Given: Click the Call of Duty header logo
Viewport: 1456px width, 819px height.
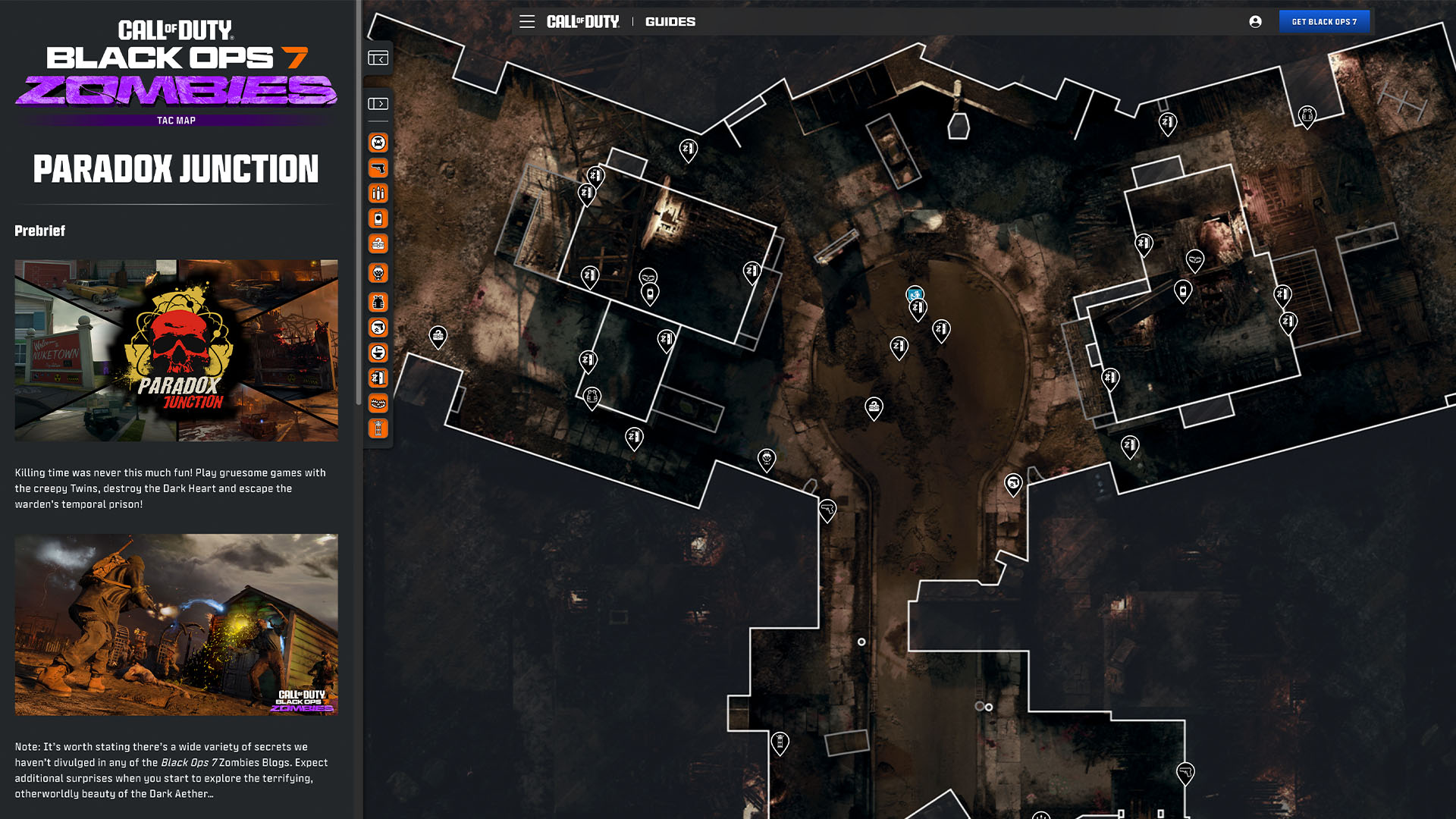Looking at the screenshot, I should tap(583, 21).
